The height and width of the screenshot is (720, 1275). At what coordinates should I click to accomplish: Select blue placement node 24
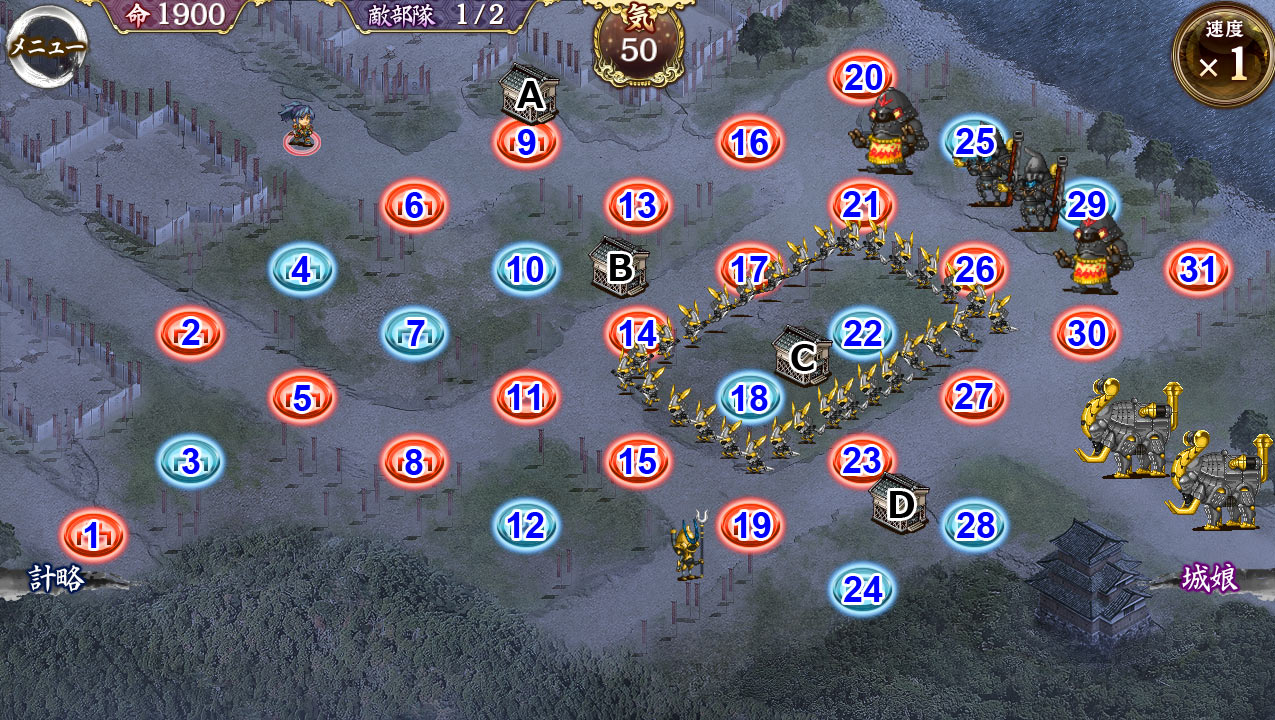pos(862,589)
